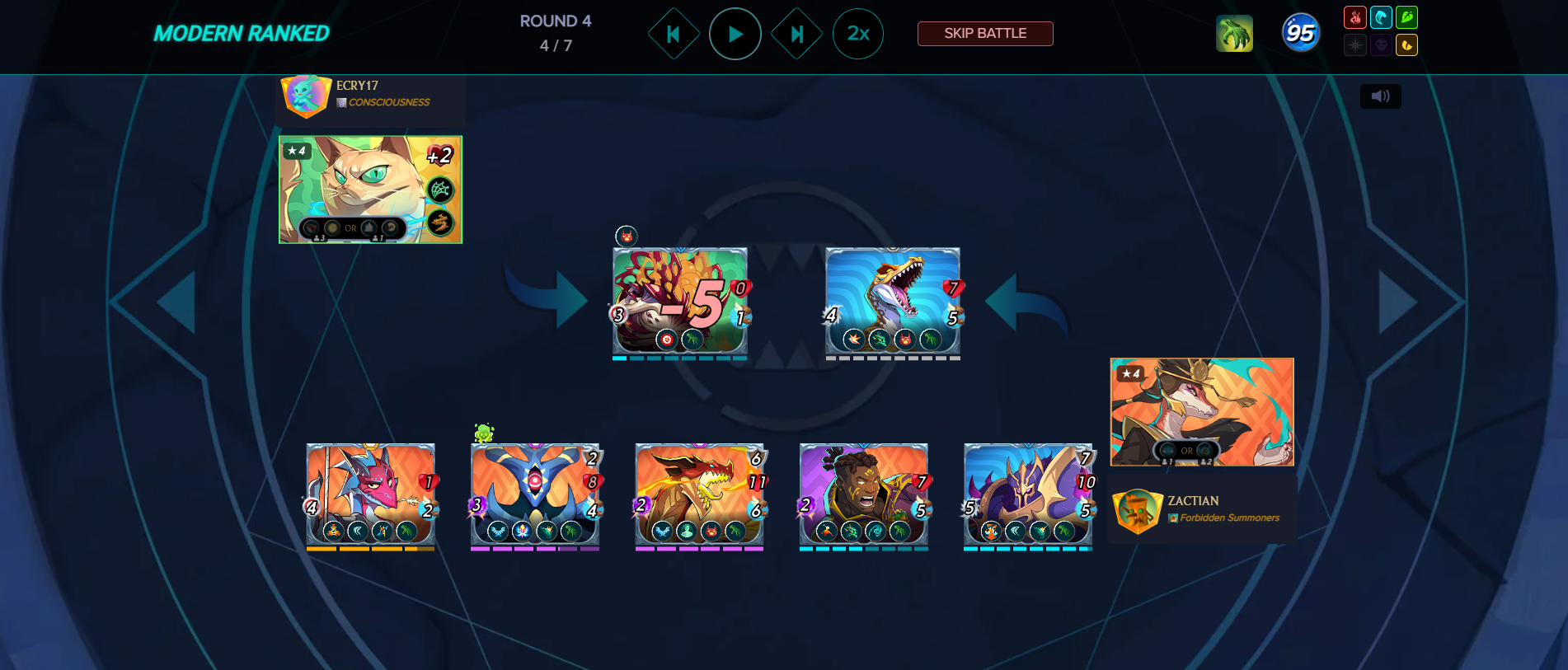Show the 95 mana cap details
1568x670 pixels.
(1300, 33)
